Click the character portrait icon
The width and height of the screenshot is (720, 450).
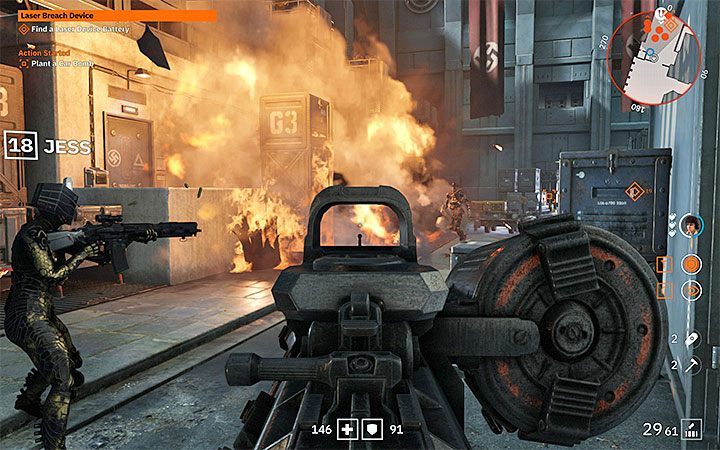(690, 224)
